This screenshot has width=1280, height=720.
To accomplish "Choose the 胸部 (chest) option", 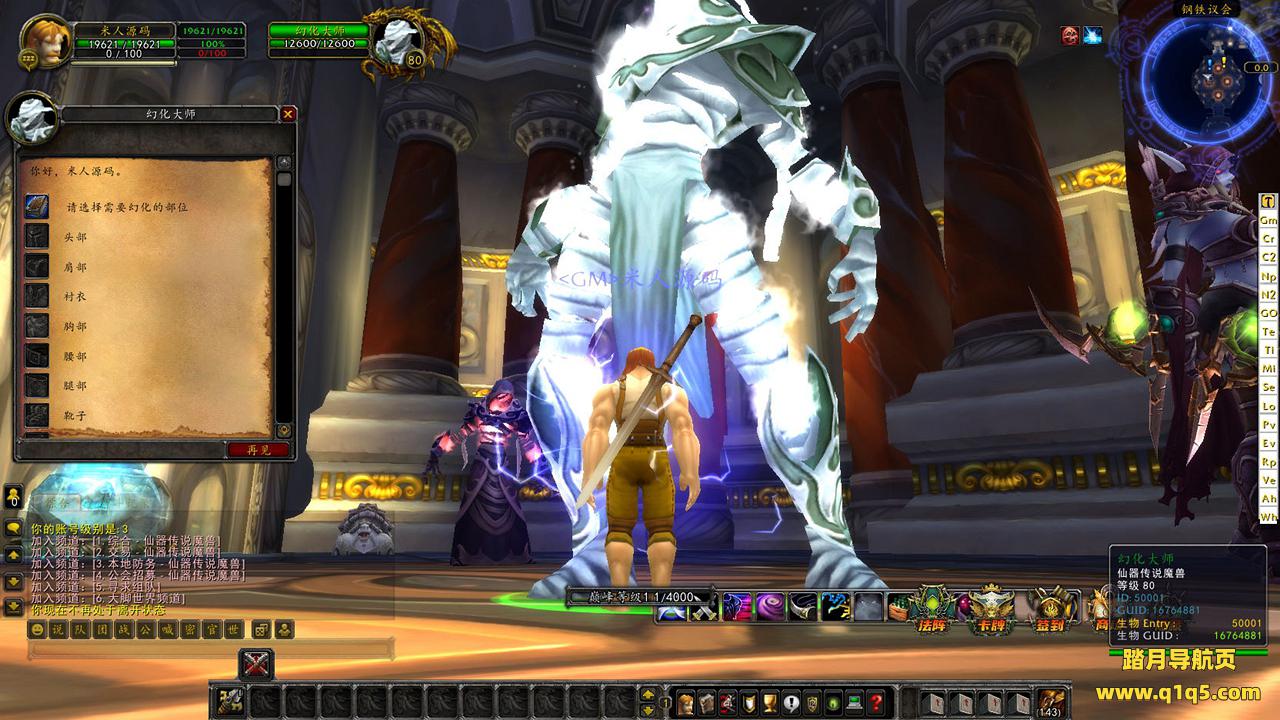I will [76, 327].
